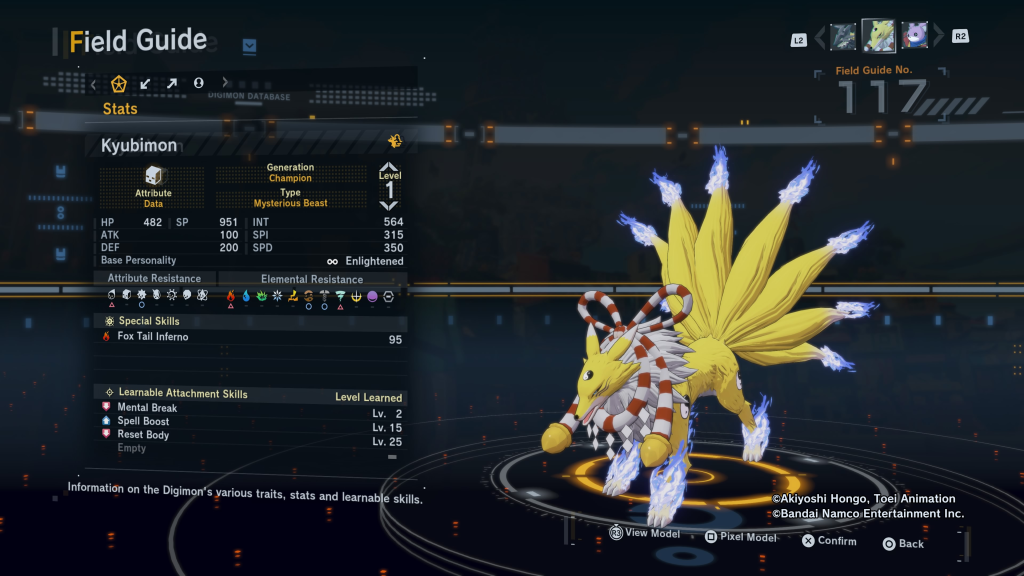Switch to the up-right arrow tab
Screen dimensions: 1024x576
pyautogui.click(x=172, y=83)
